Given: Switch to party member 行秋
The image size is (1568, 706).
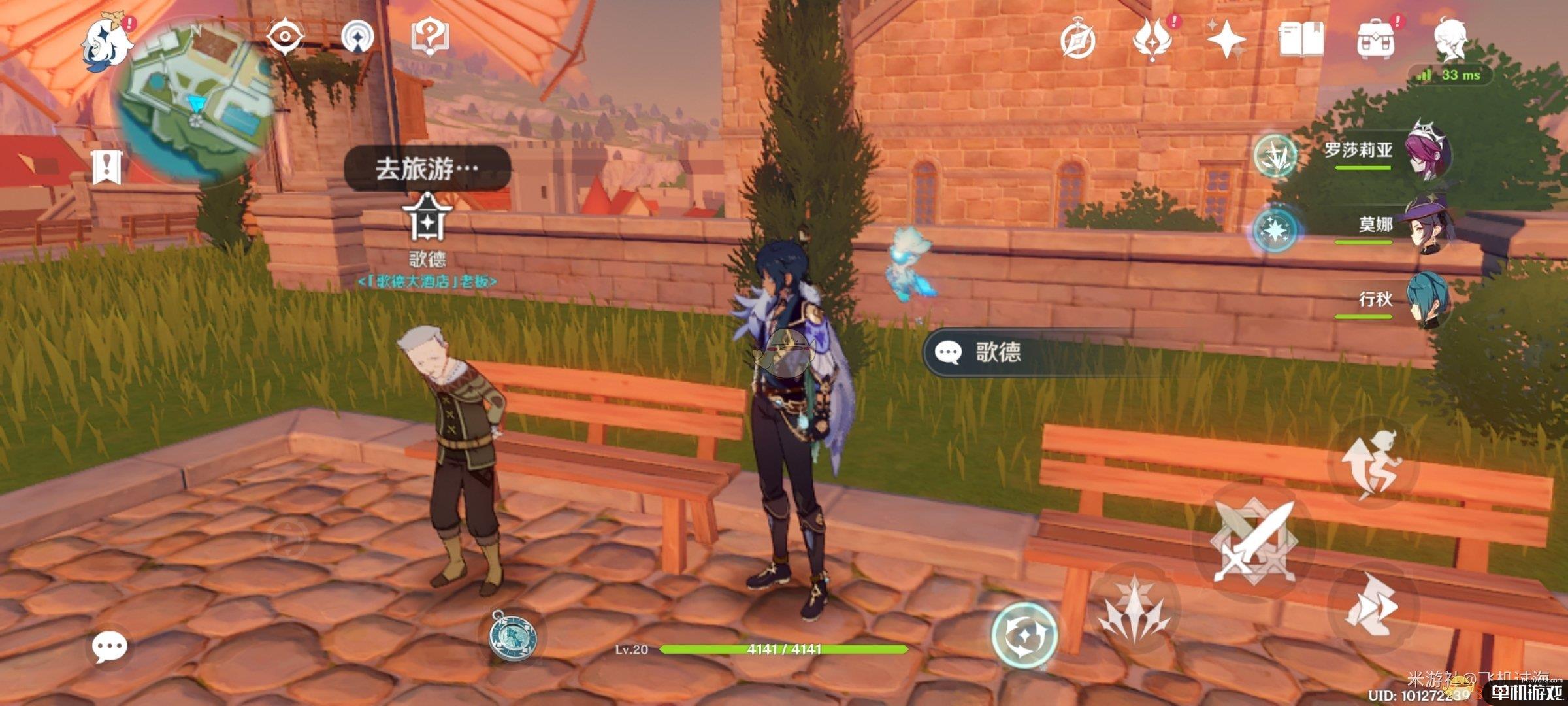Looking at the screenshot, I should click(1428, 301).
